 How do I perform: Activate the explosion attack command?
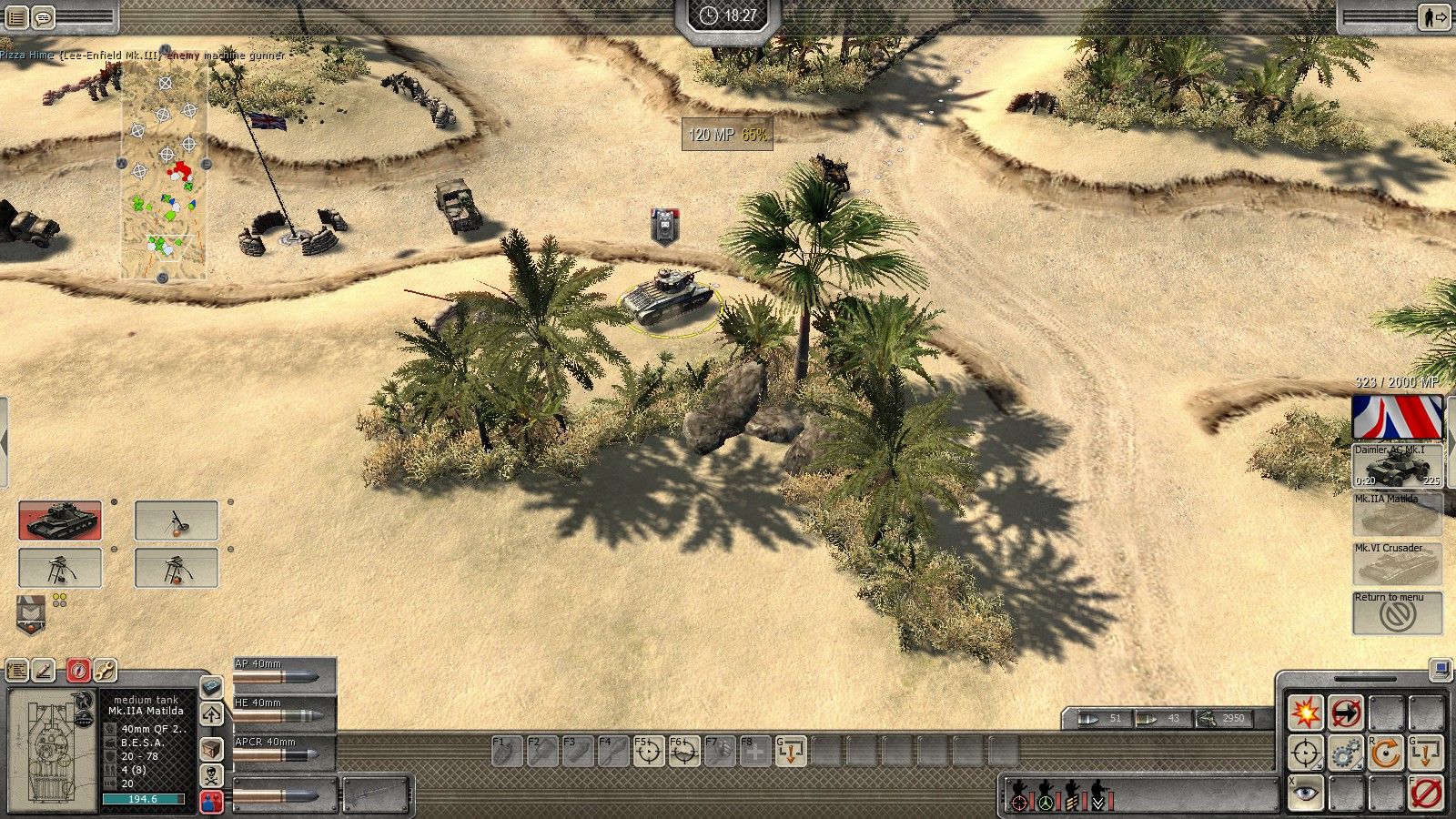coord(1306,713)
